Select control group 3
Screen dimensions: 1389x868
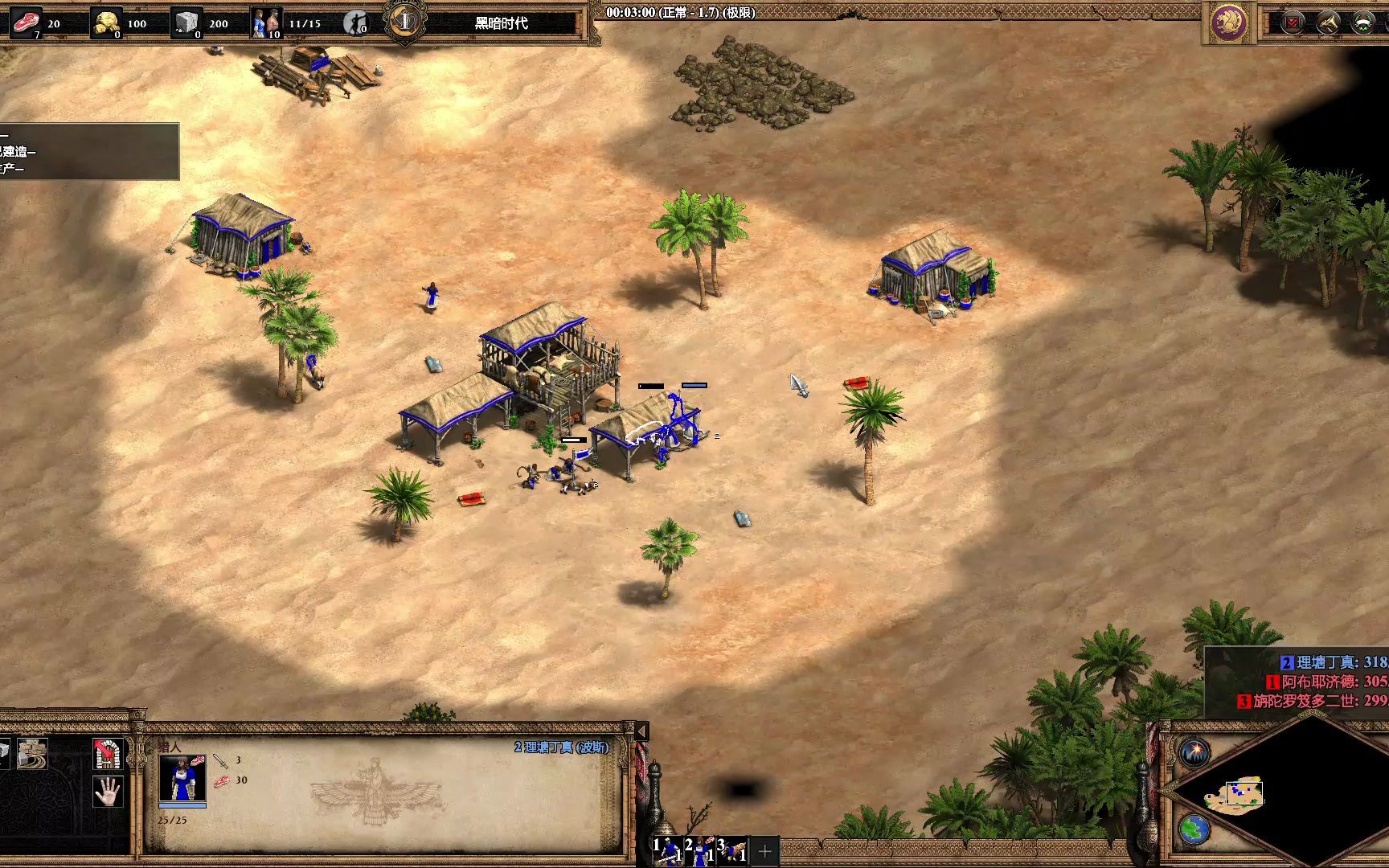click(731, 850)
